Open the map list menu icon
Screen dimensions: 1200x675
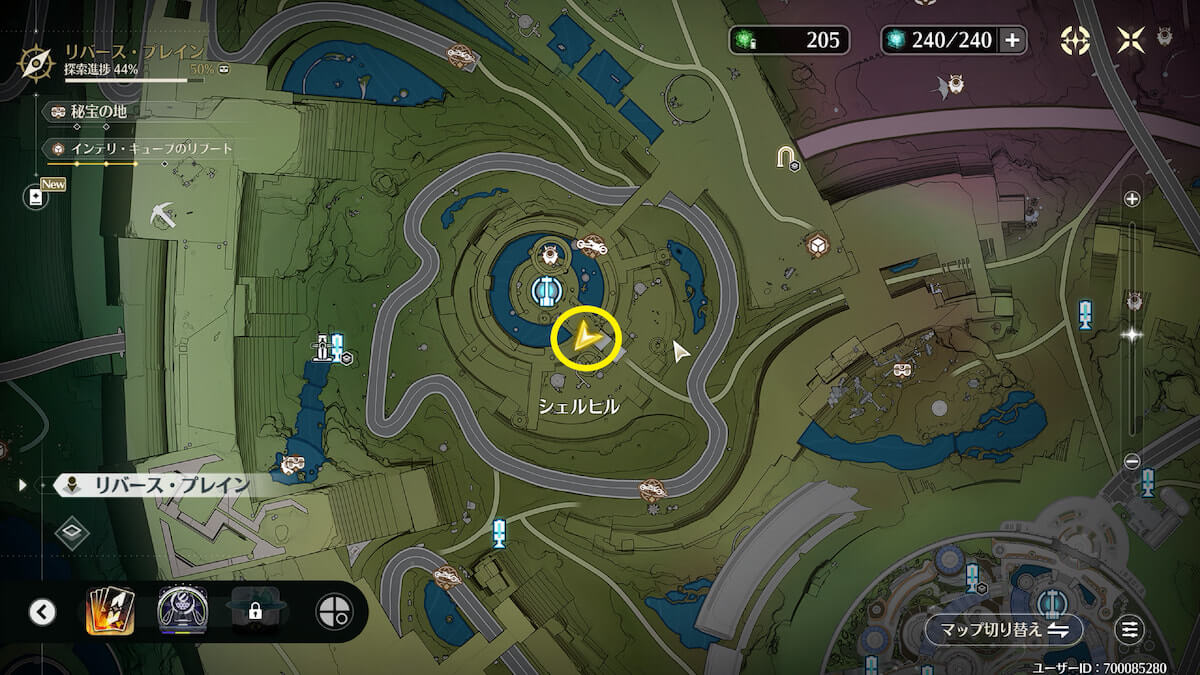click(1130, 630)
